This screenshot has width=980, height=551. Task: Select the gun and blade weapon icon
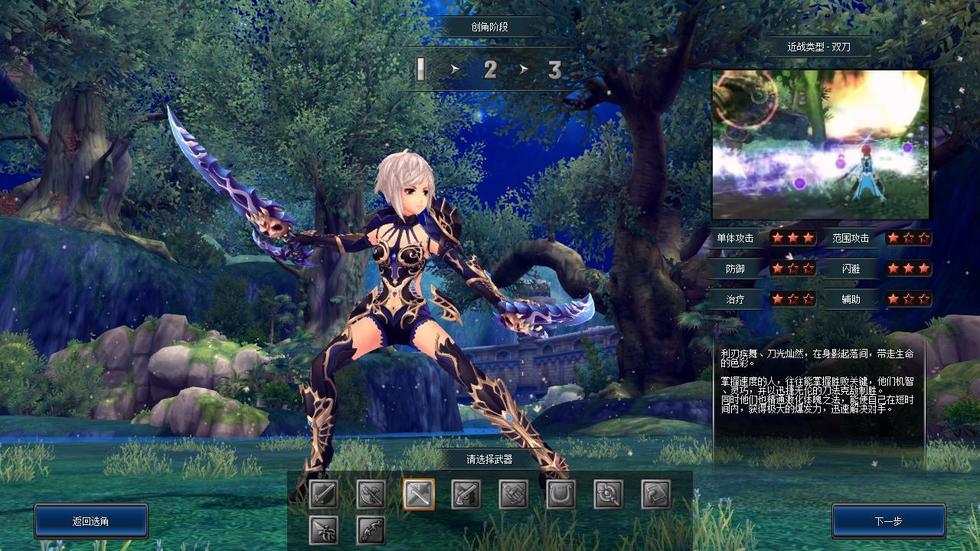tap(466, 493)
